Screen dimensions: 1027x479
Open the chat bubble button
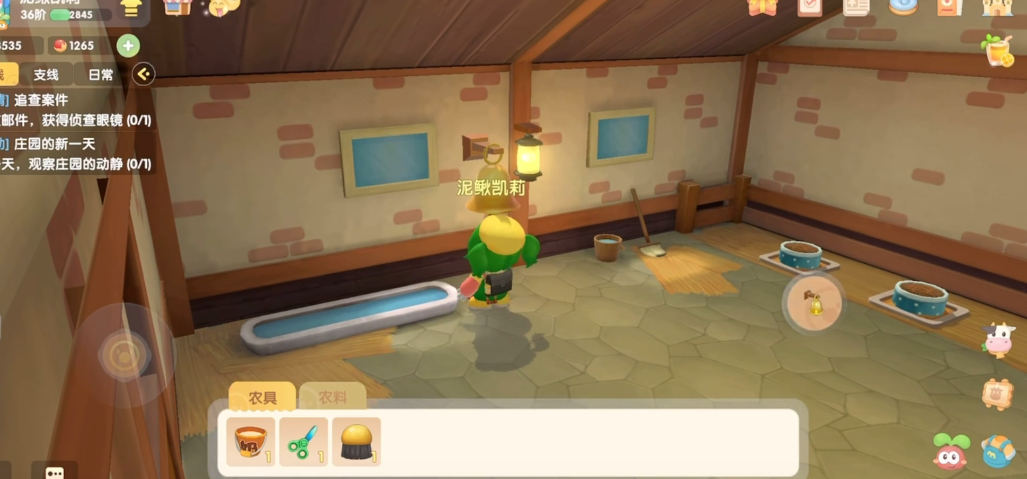pos(54,471)
